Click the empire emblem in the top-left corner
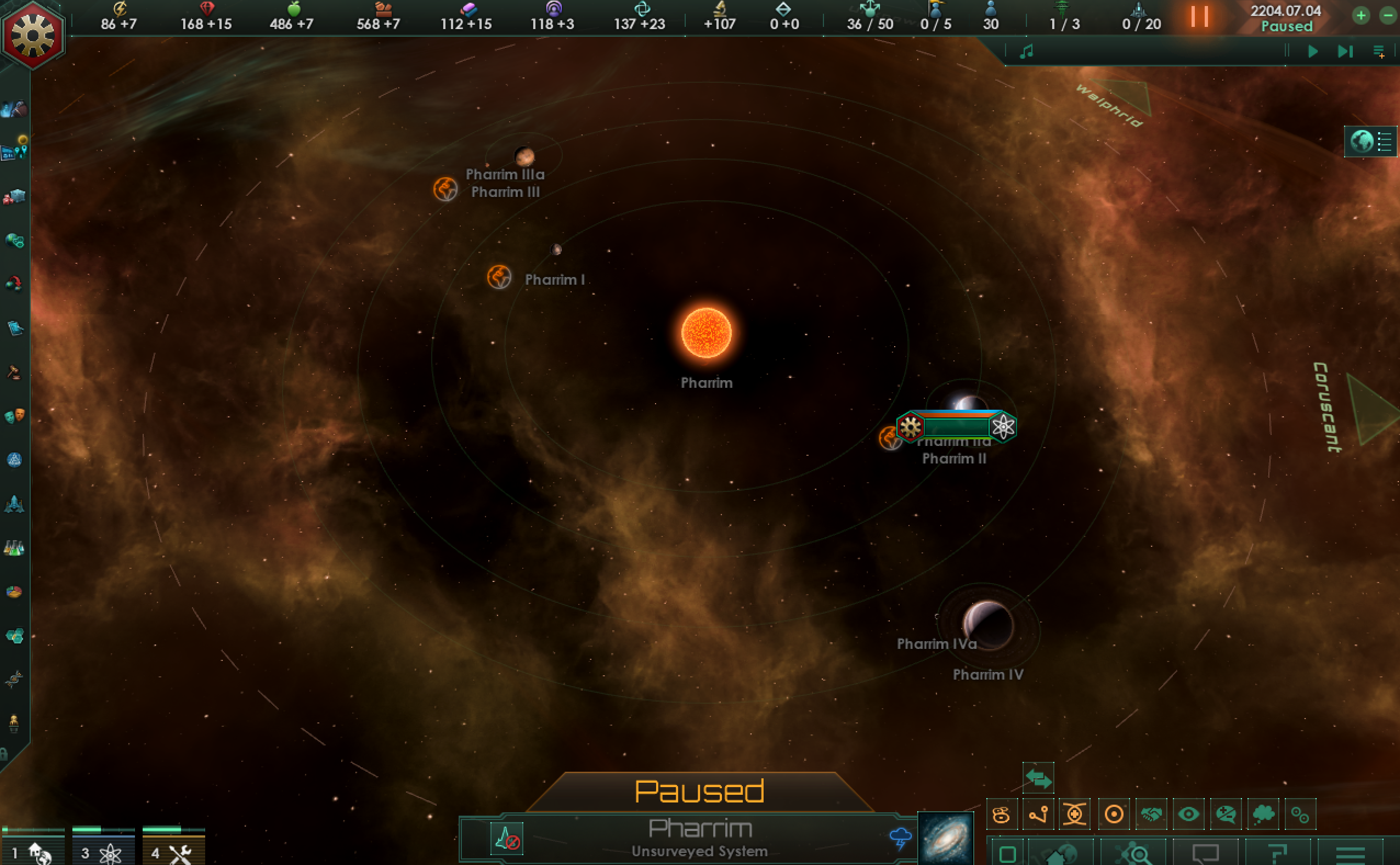1400x865 pixels. tap(32, 36)
